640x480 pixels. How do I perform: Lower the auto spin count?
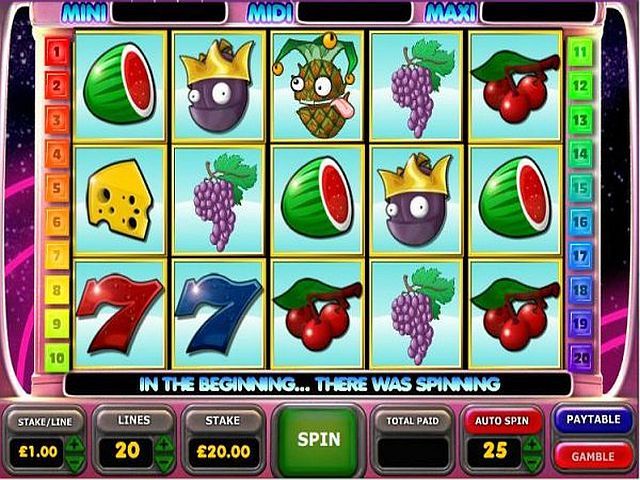tap(533, 460)
